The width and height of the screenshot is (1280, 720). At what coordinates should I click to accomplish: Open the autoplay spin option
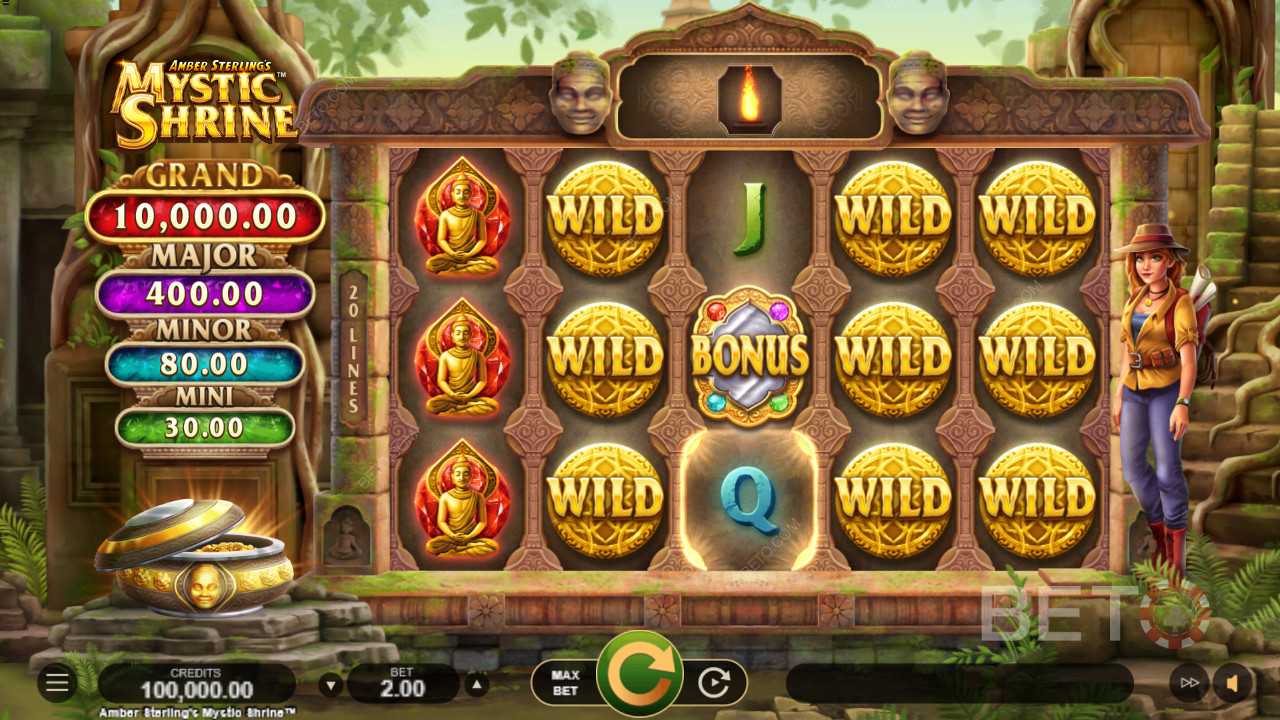[x=714, y=683]
